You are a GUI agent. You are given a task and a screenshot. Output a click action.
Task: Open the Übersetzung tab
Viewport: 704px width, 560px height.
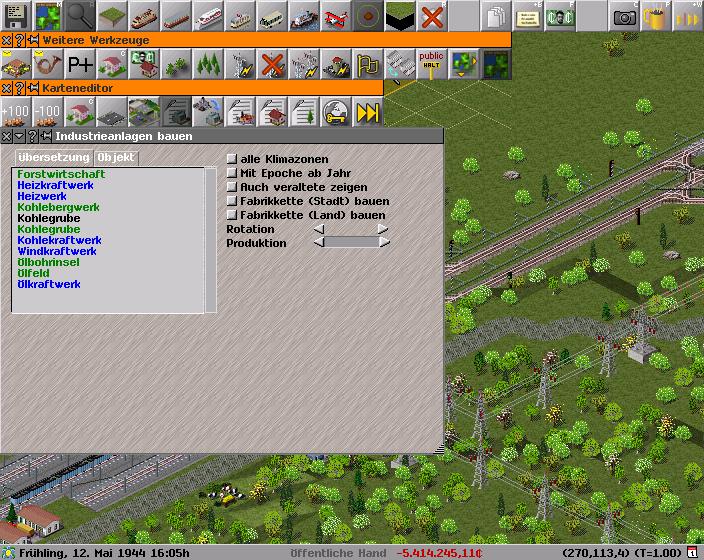pos(54,158)
